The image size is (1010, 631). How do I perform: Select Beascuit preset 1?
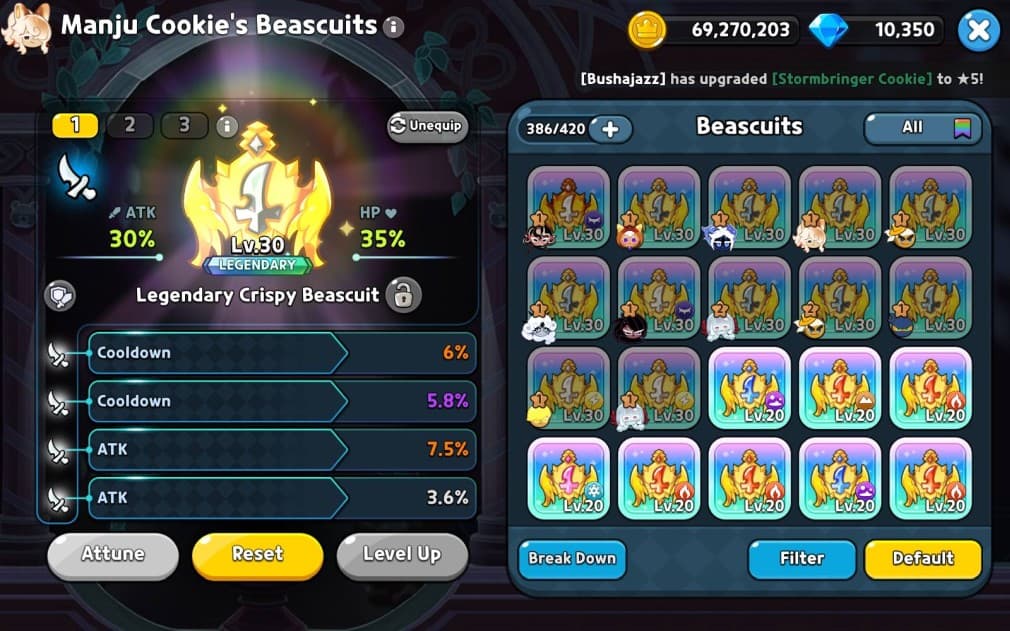(x=76, y=125)
